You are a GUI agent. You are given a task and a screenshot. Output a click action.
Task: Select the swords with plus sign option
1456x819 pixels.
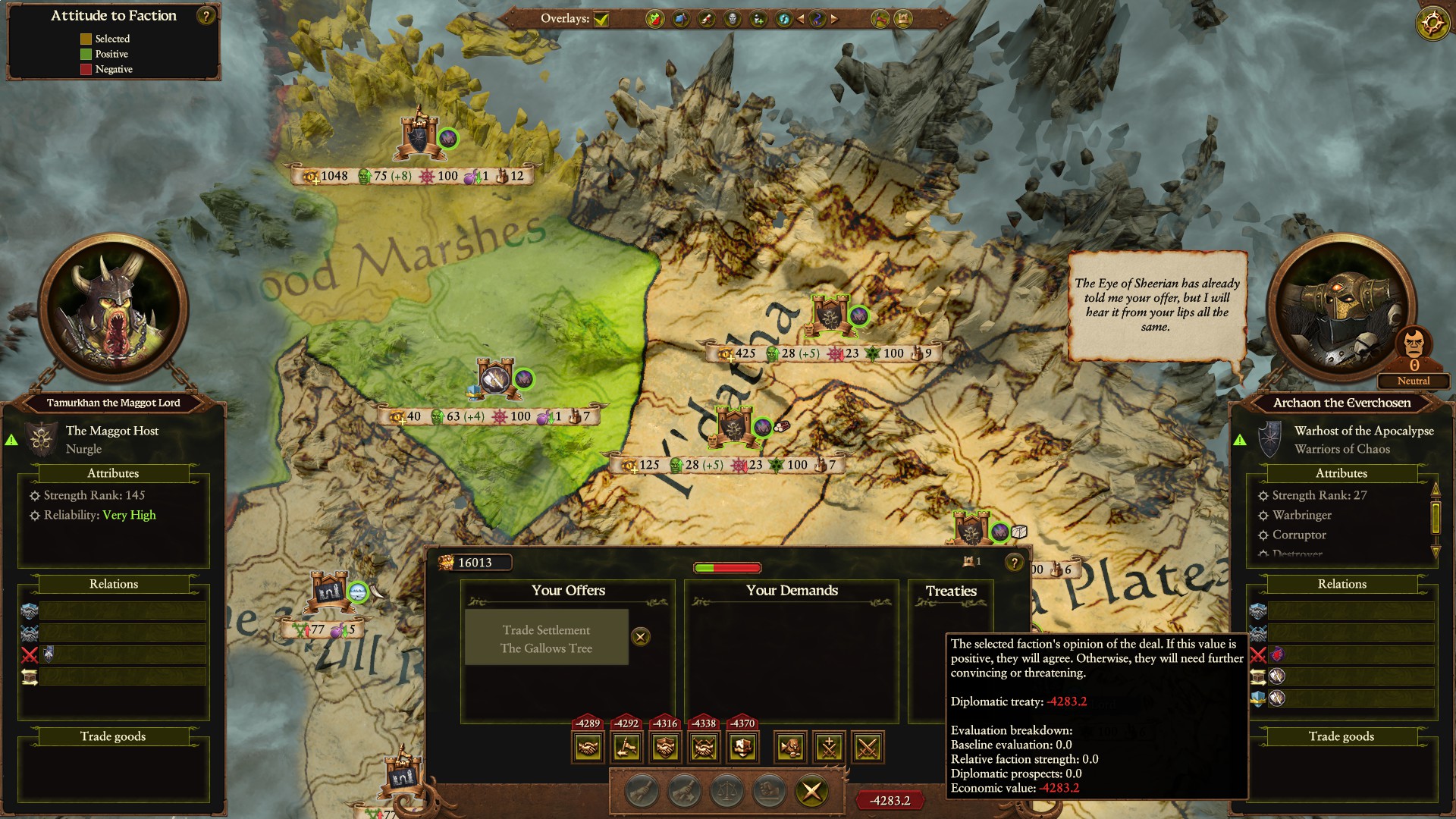point(829,748)
